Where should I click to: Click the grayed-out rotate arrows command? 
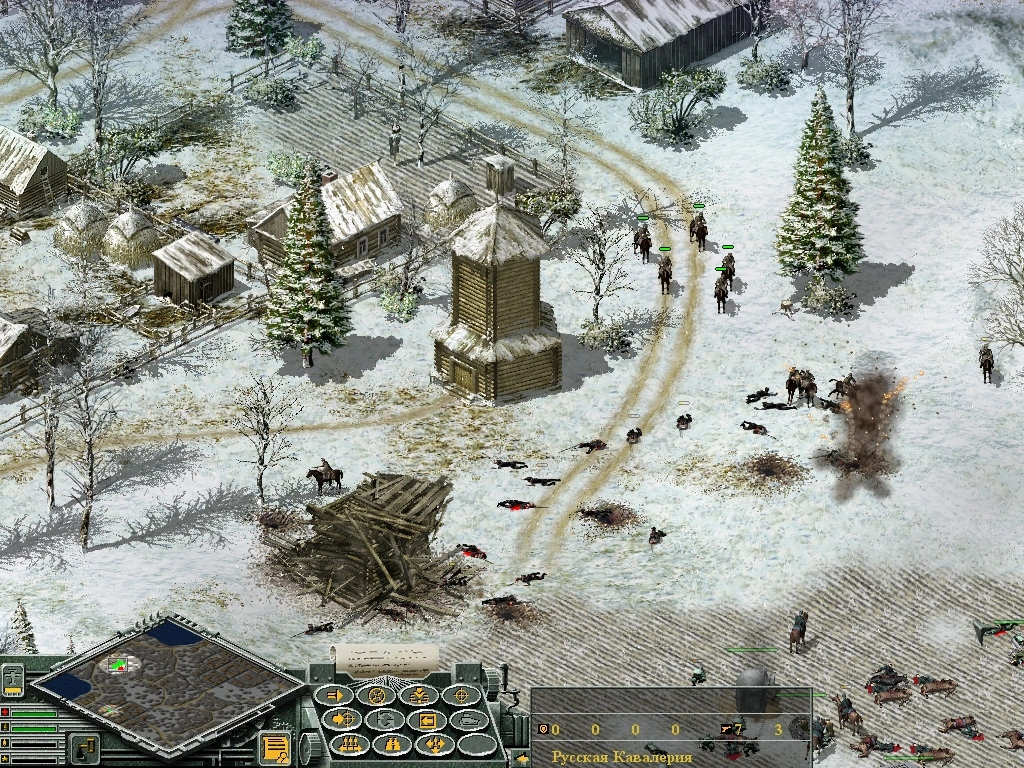[x=386, y=719]
